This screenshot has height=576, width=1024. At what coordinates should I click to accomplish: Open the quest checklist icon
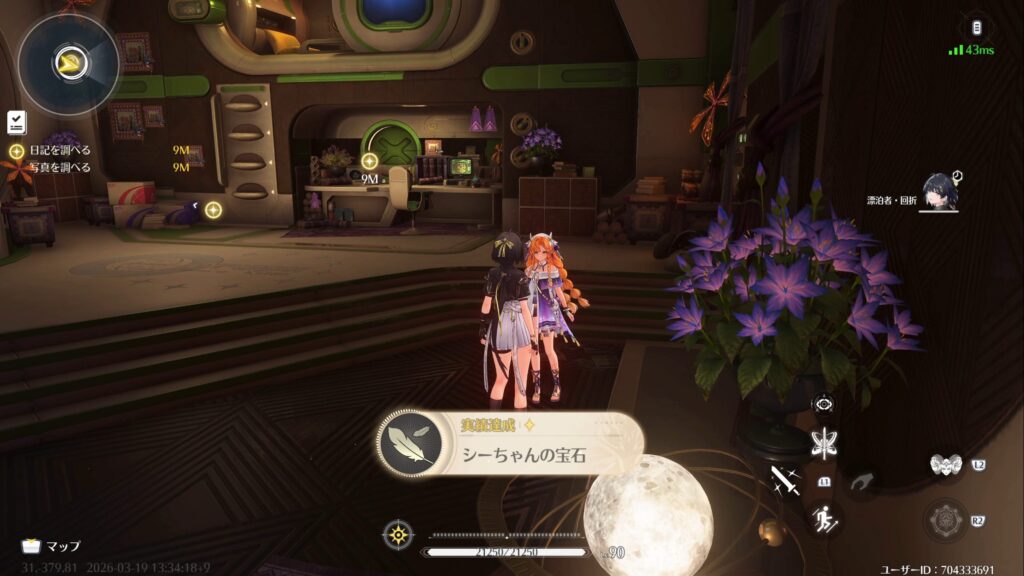[x=16, y=122]
